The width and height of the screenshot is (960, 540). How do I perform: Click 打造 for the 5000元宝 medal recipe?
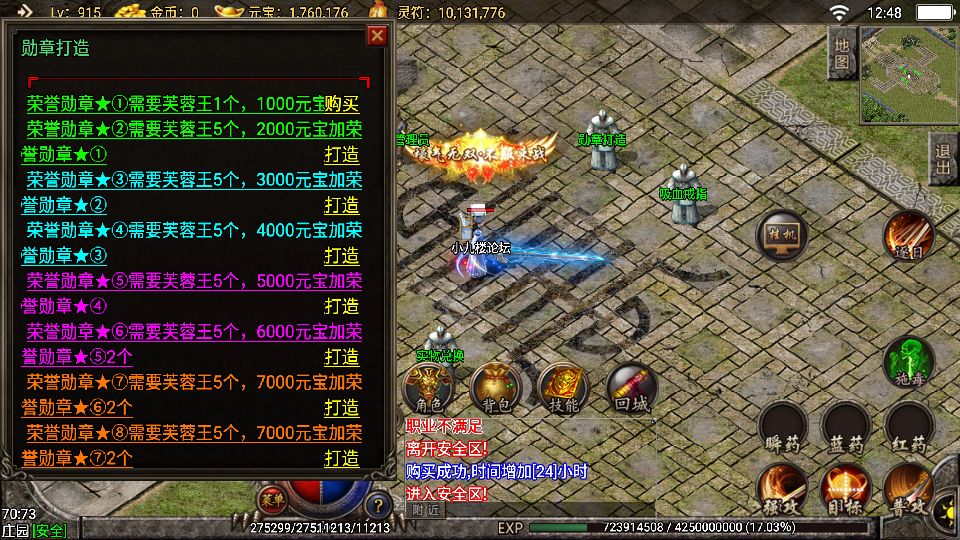(341, 307)
